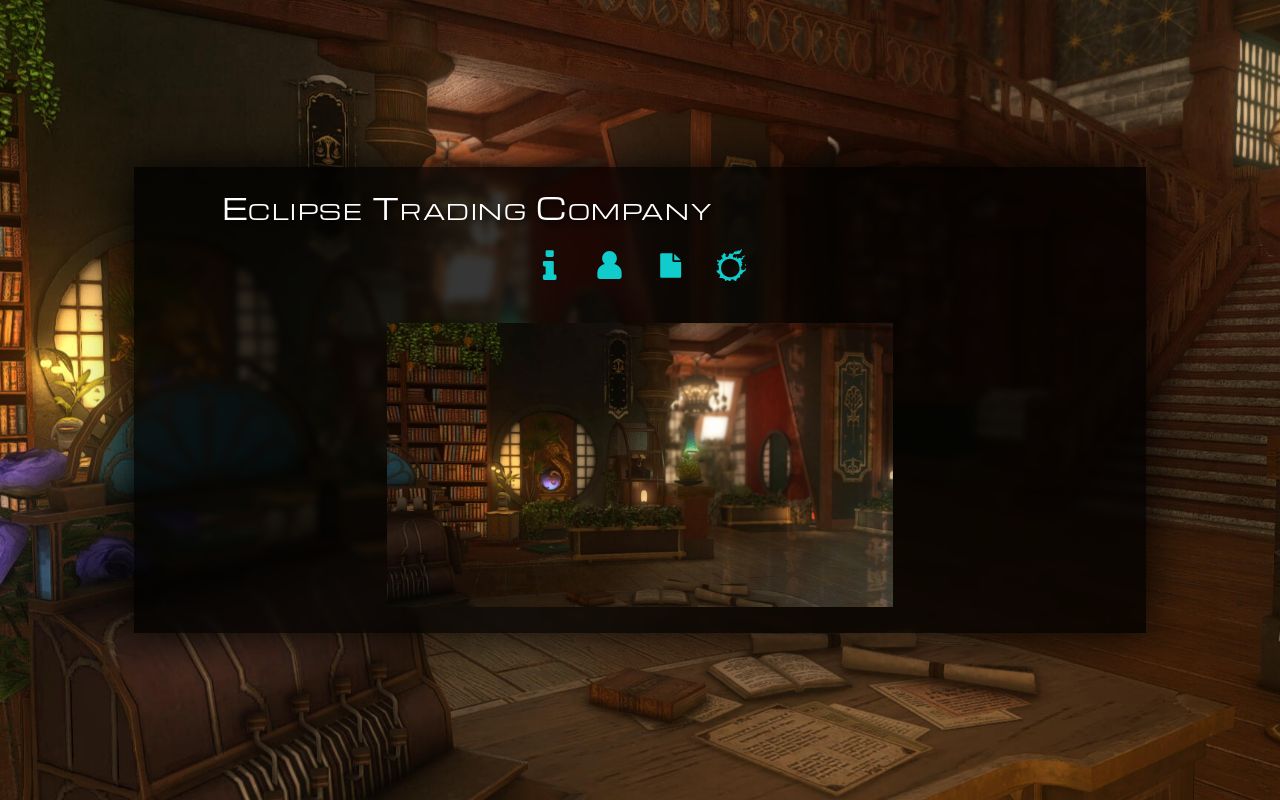This screenshot has width=1280, height=800.
Task: View roster by clicking the user silhouette icon
Action: point(609,266)
